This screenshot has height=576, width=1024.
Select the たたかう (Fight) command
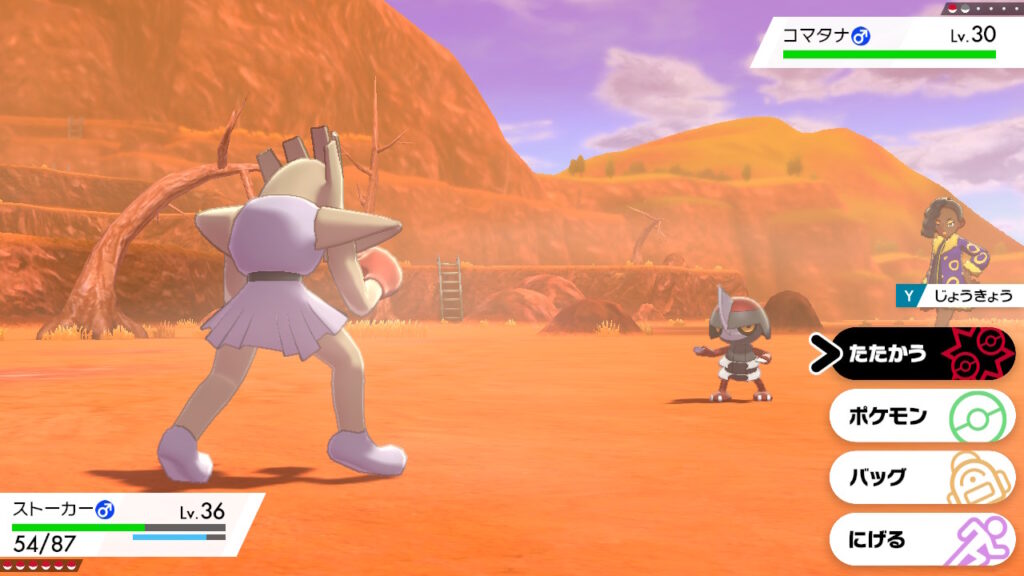coord(920,354)
